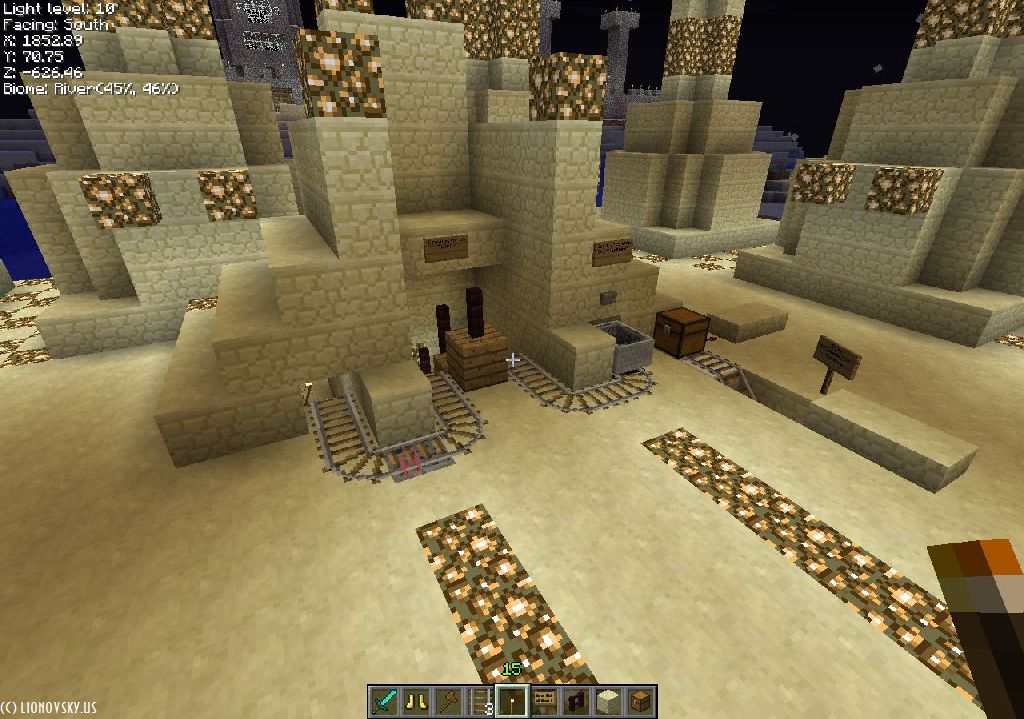Select the rails stack in the hotbar
Viewport: 1024px width, 719px height.
(480, 701)
